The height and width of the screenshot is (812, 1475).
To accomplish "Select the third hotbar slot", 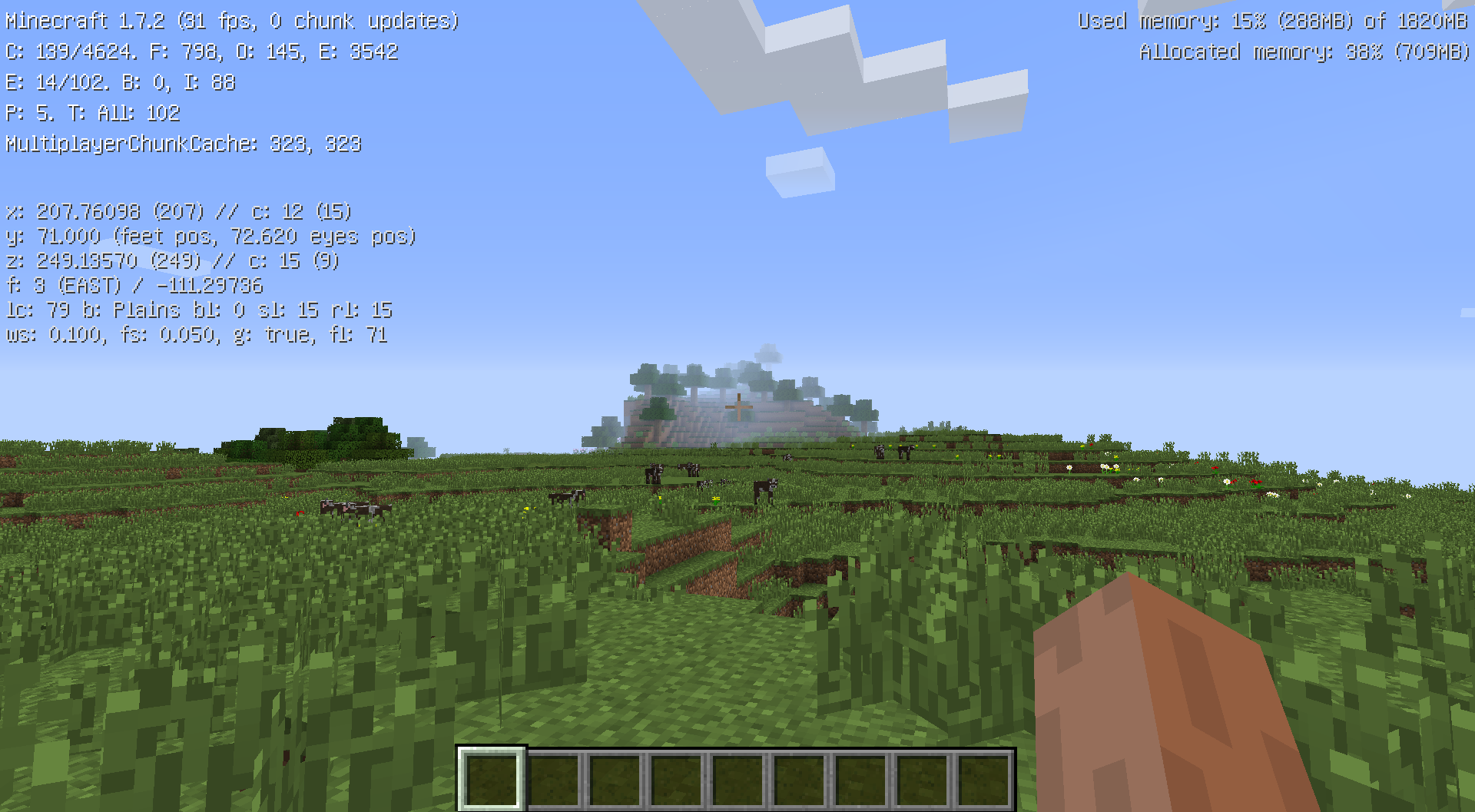I will coord(615,777).
